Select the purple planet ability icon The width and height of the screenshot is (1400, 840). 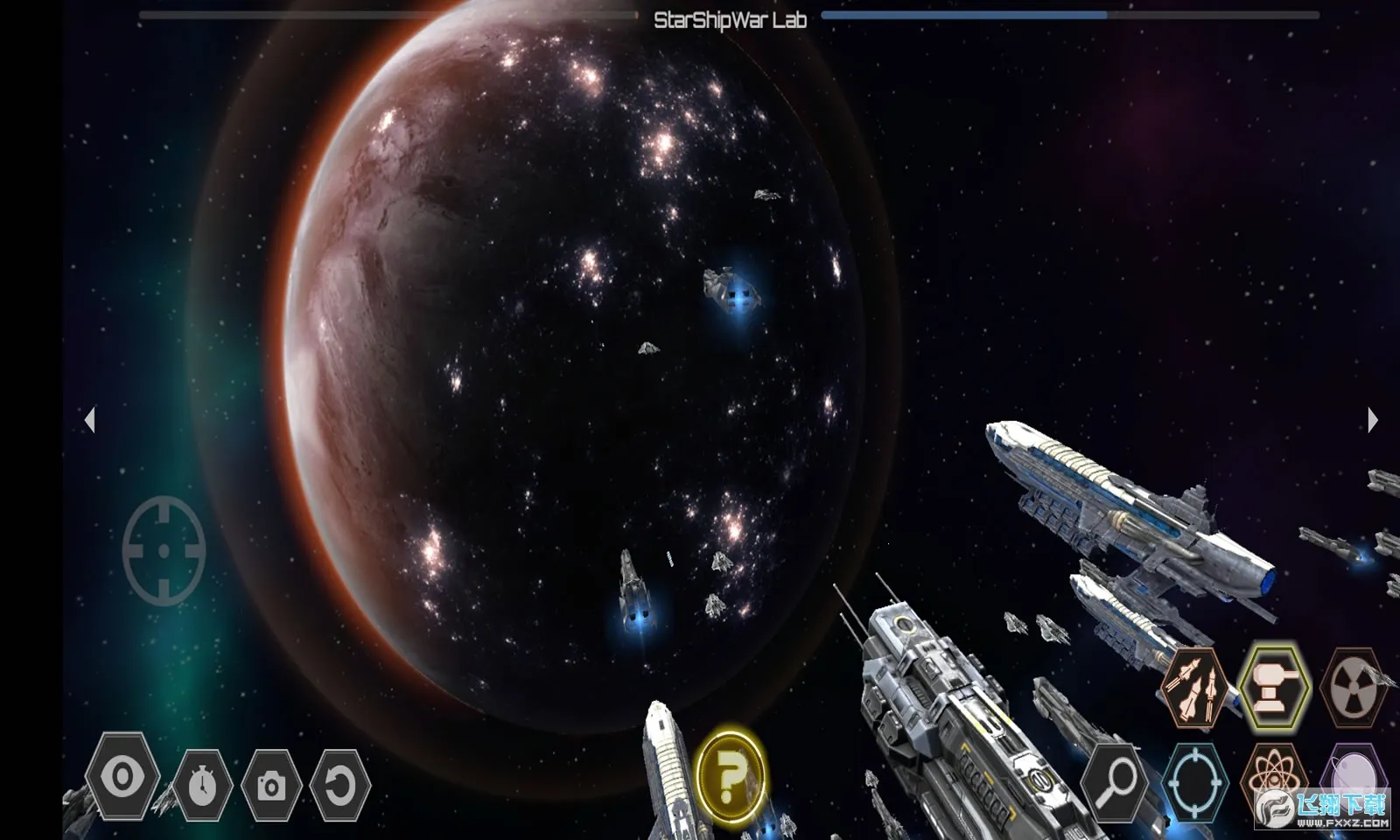pyautogui.click(x=1354, y=773)
